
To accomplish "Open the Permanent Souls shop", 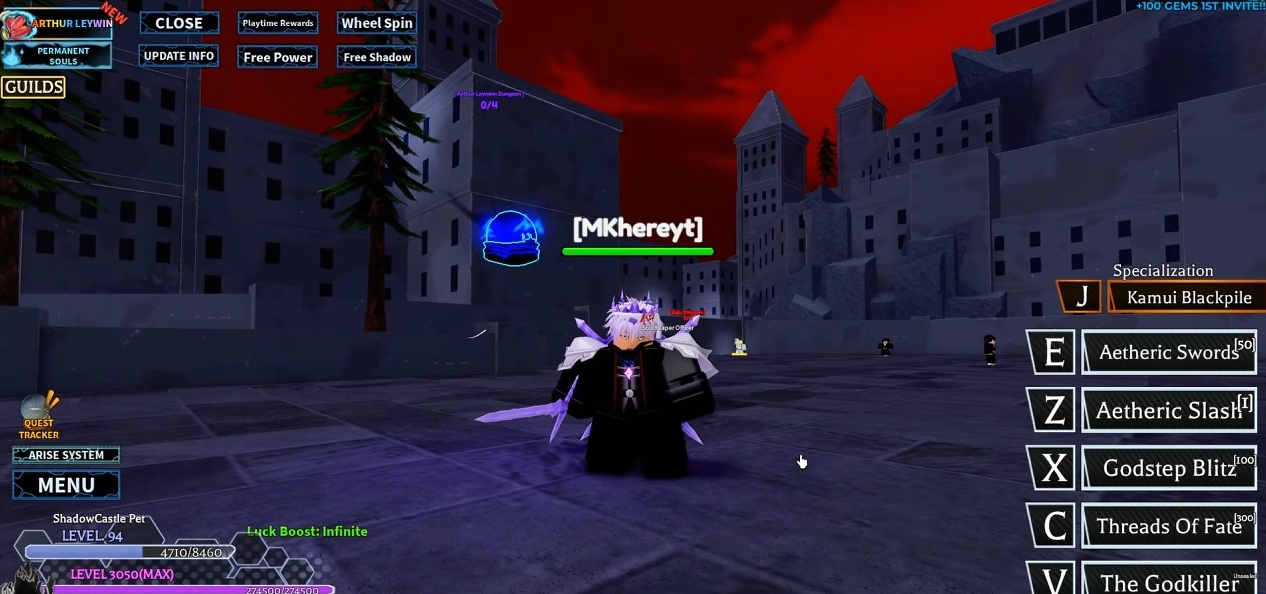I will (62, 56).
